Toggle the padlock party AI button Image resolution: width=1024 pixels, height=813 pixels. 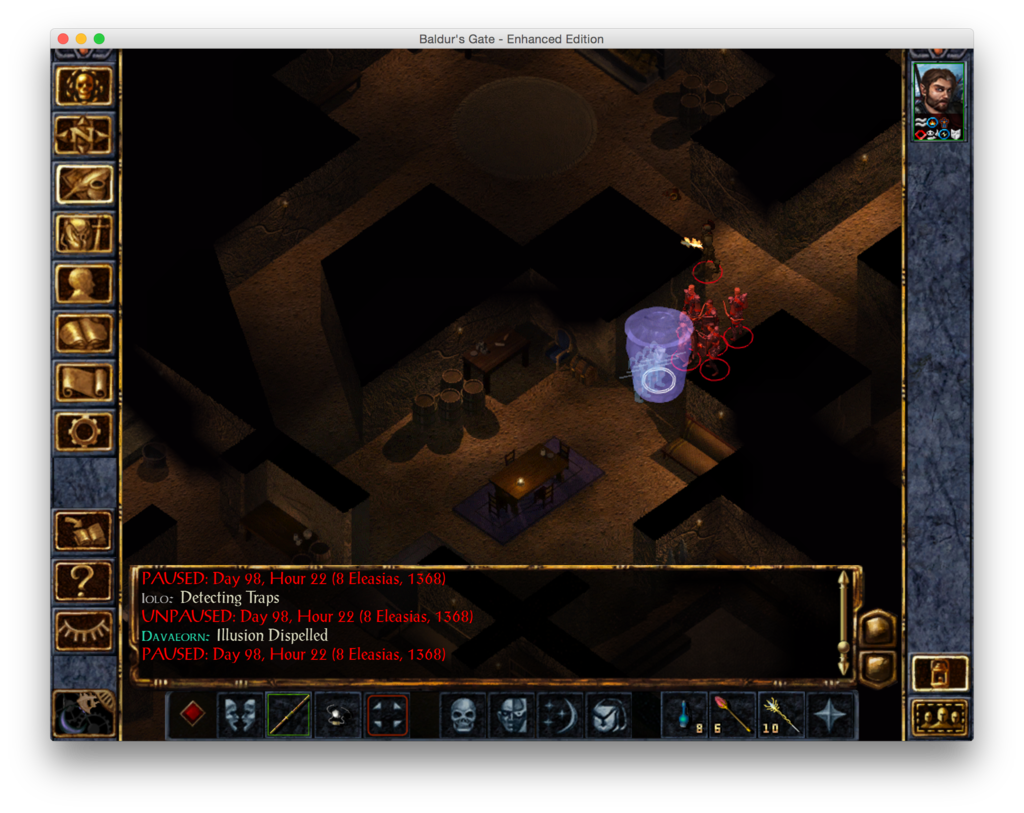940,673
